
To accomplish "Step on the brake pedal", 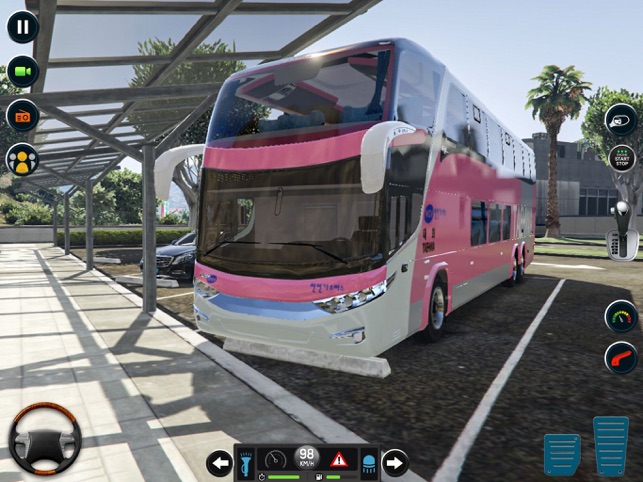I will [562, 453].
